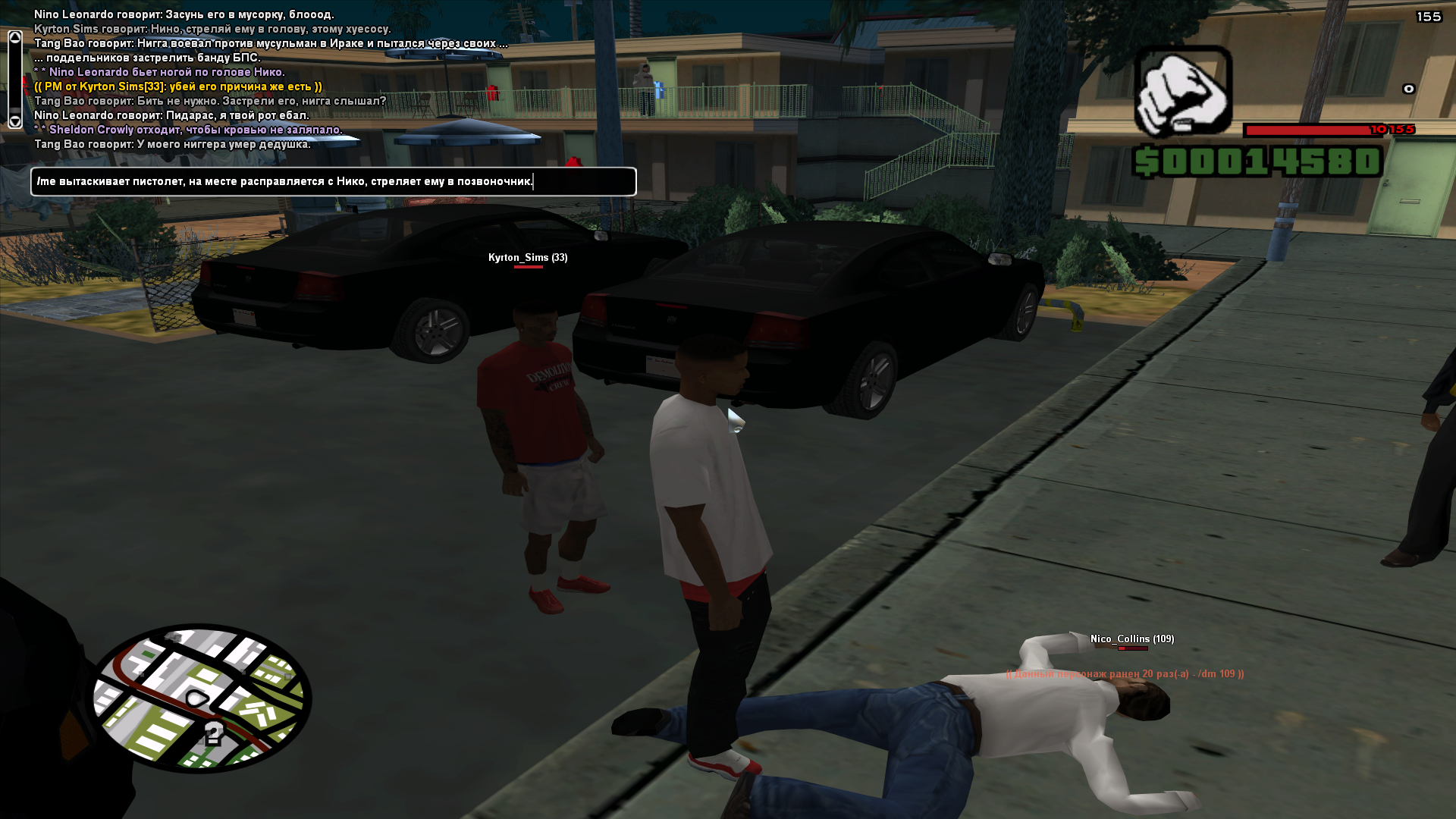The height and width of the screenshot is (819, 1456).
Task: Click the Nico_Collins (109) name tag
Action: pos(1131,639)
